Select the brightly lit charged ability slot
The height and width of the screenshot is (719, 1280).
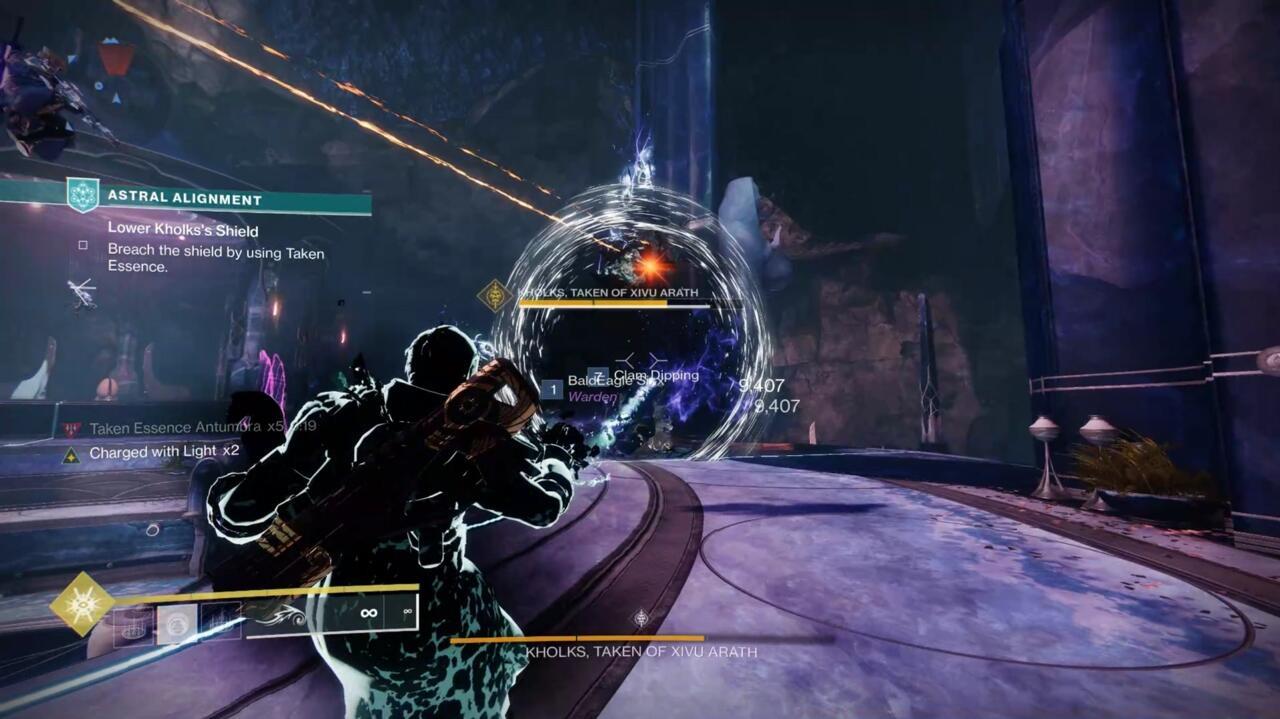point(177,623)
